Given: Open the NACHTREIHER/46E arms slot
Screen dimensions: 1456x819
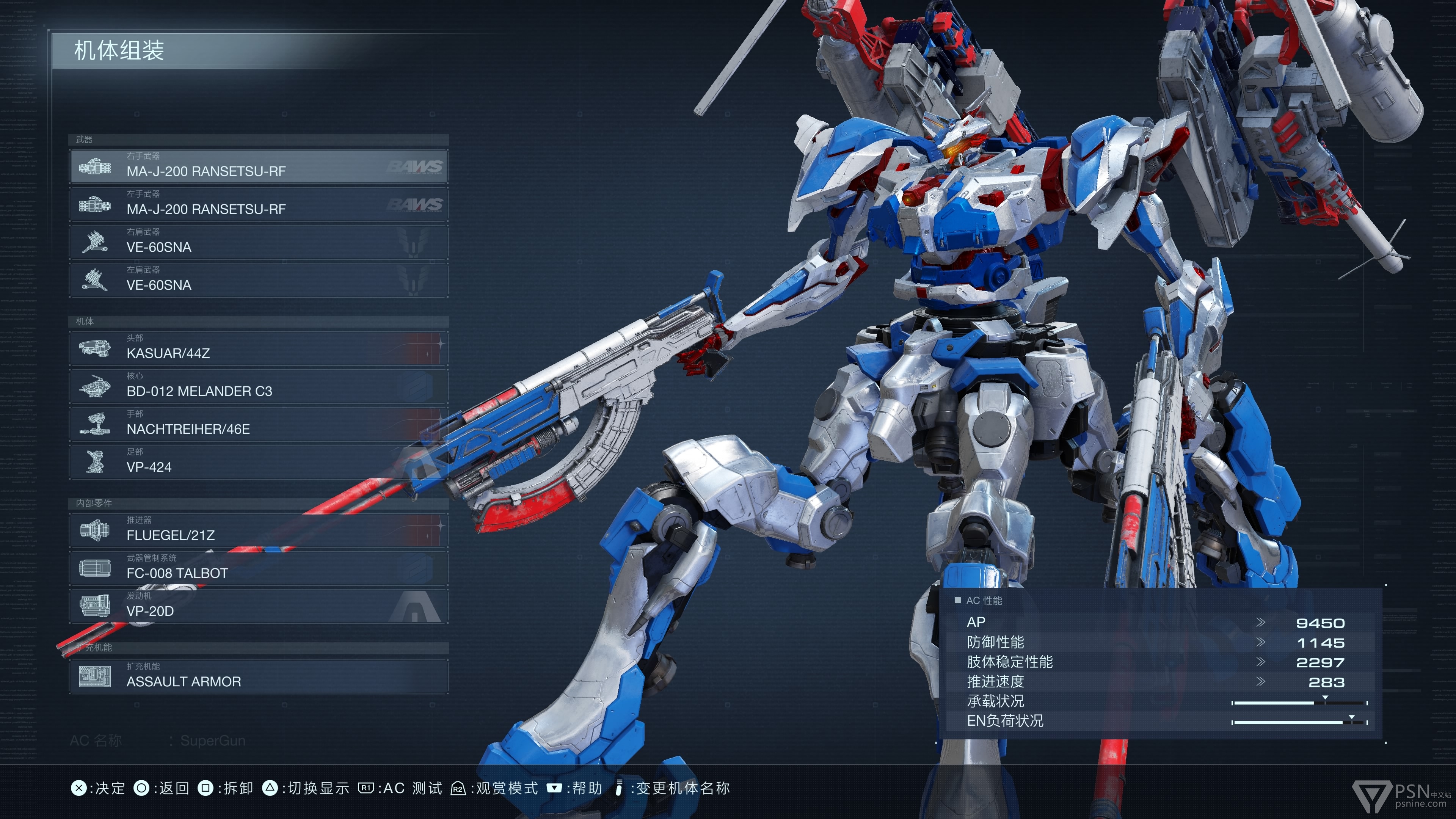Looking at the screenshot, I should (x=258, y=424).
